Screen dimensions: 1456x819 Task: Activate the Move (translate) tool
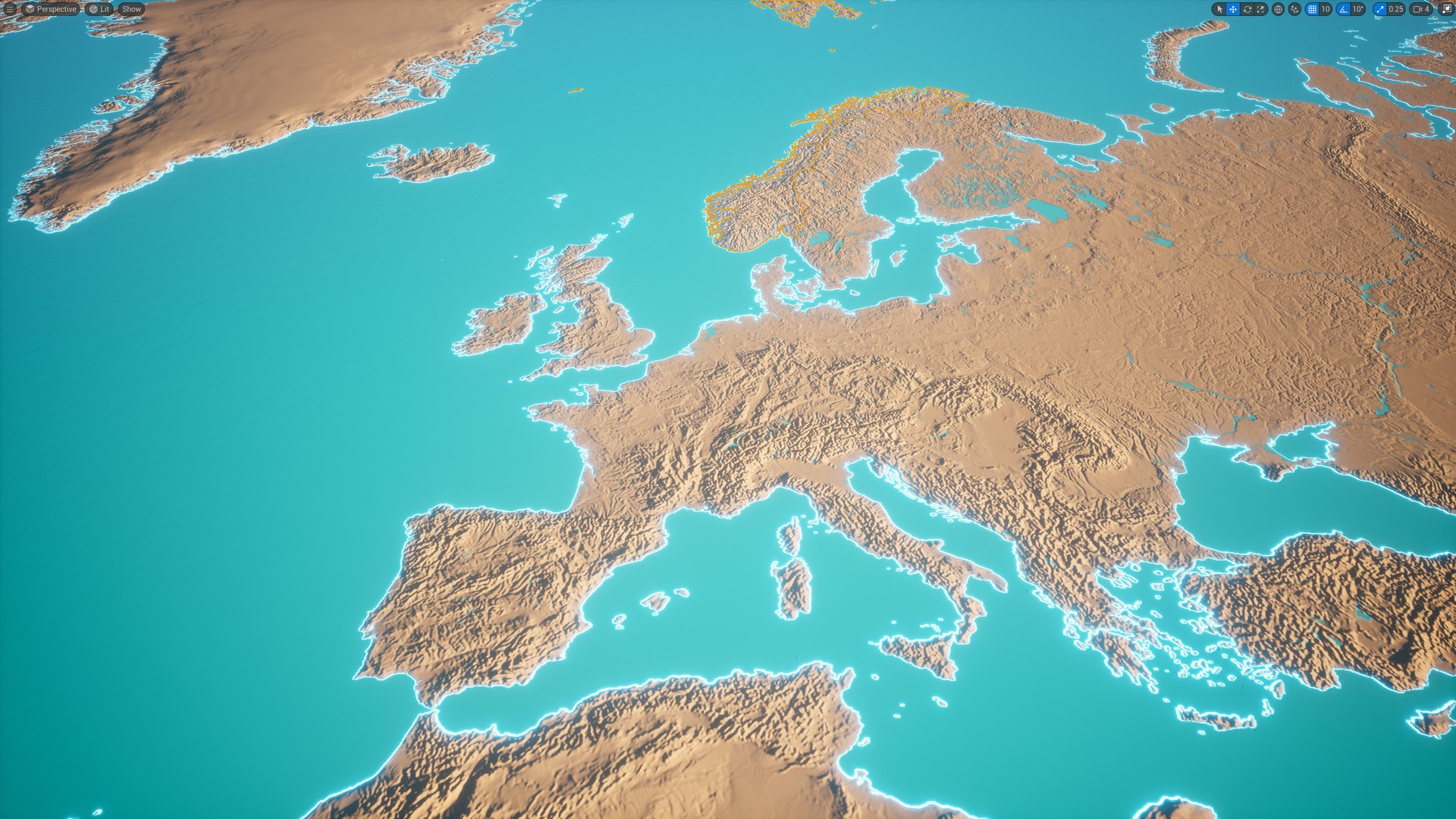(1234, 9)
